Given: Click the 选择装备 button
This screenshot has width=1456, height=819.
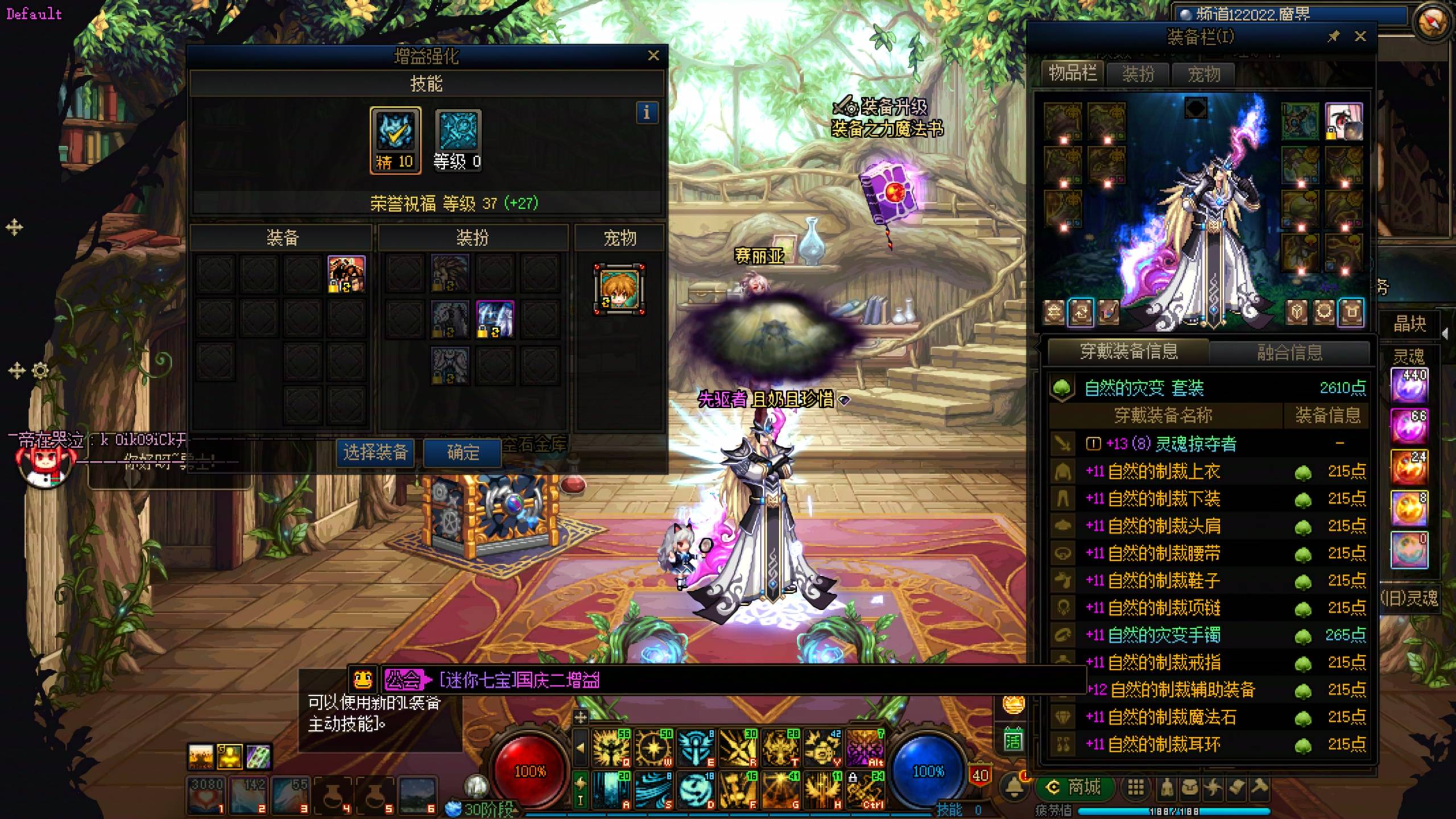Looking at the screenshot, I should click(375, 453).
